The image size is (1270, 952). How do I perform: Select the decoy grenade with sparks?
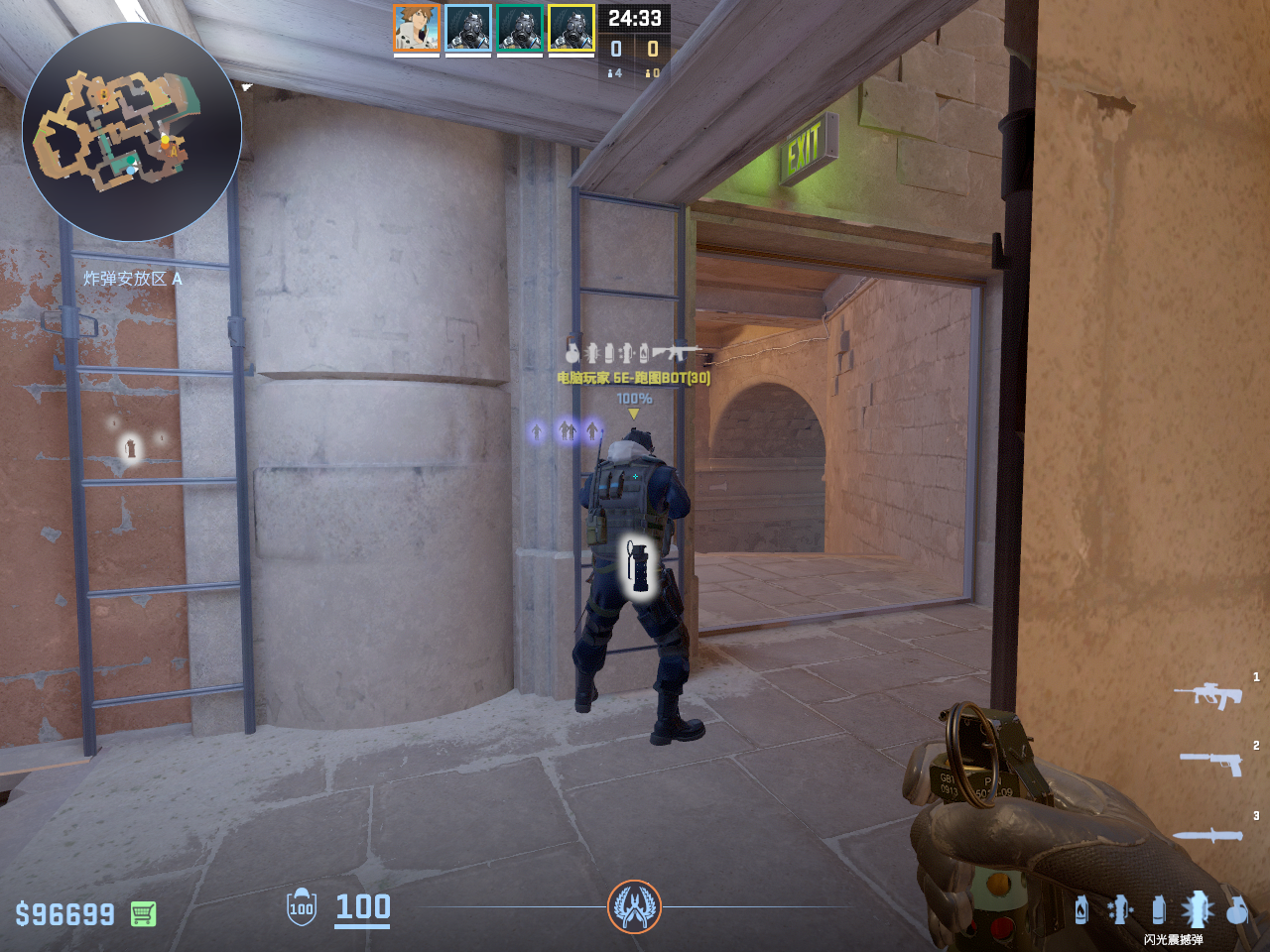1120,908
